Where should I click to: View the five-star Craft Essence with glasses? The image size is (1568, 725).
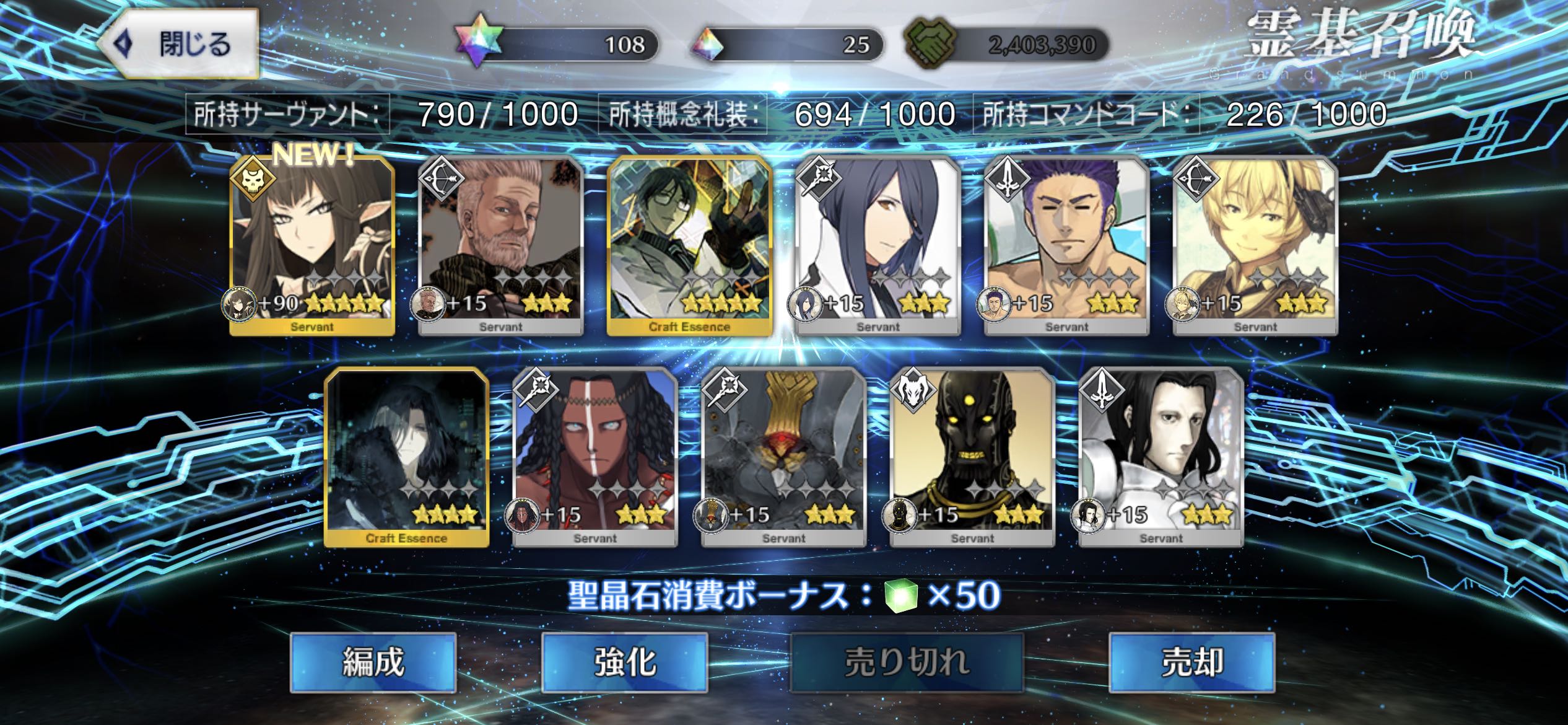(689, 245)
